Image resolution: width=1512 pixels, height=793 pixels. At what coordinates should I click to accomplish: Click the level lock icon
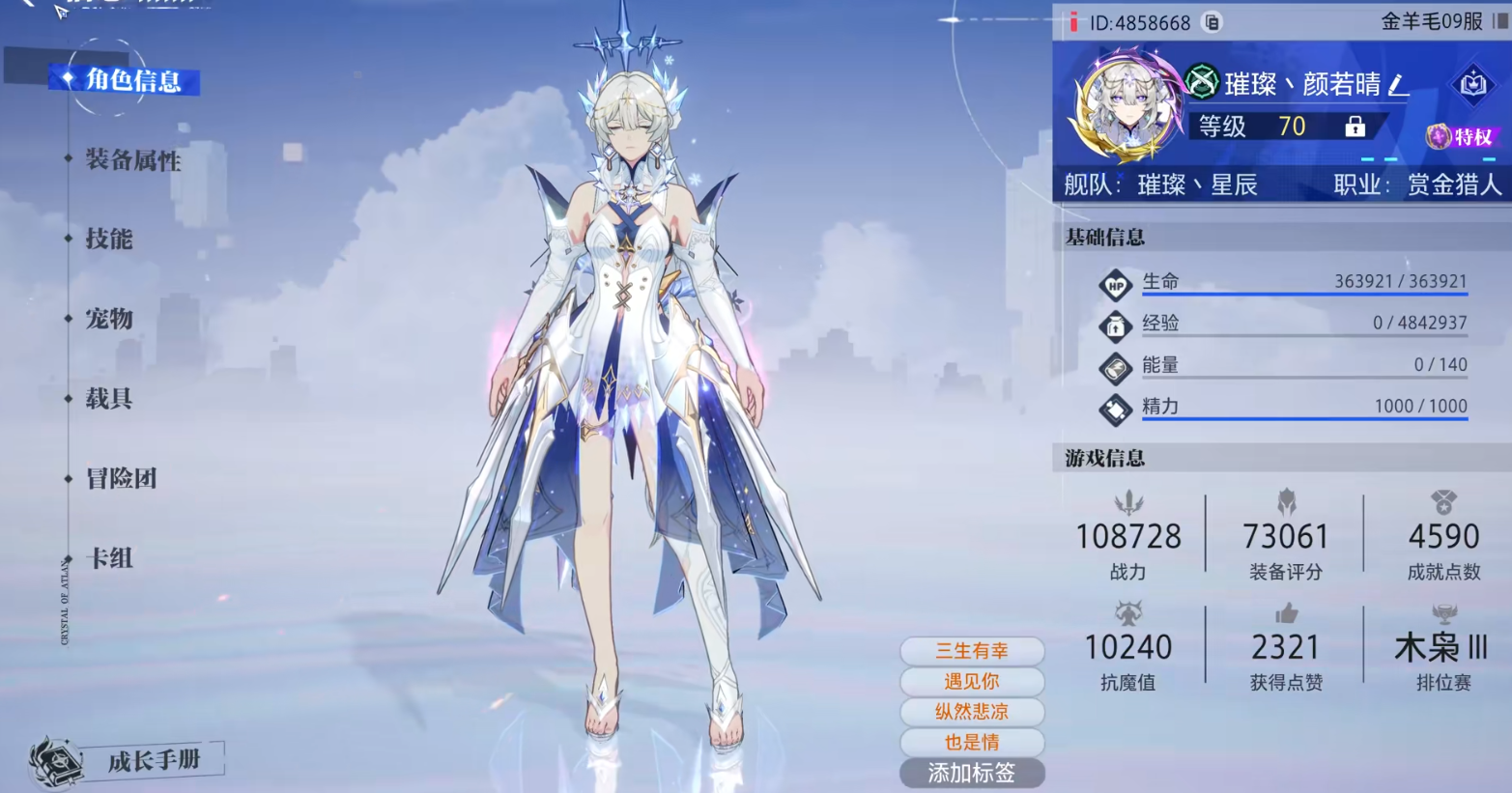point(1355,127)
